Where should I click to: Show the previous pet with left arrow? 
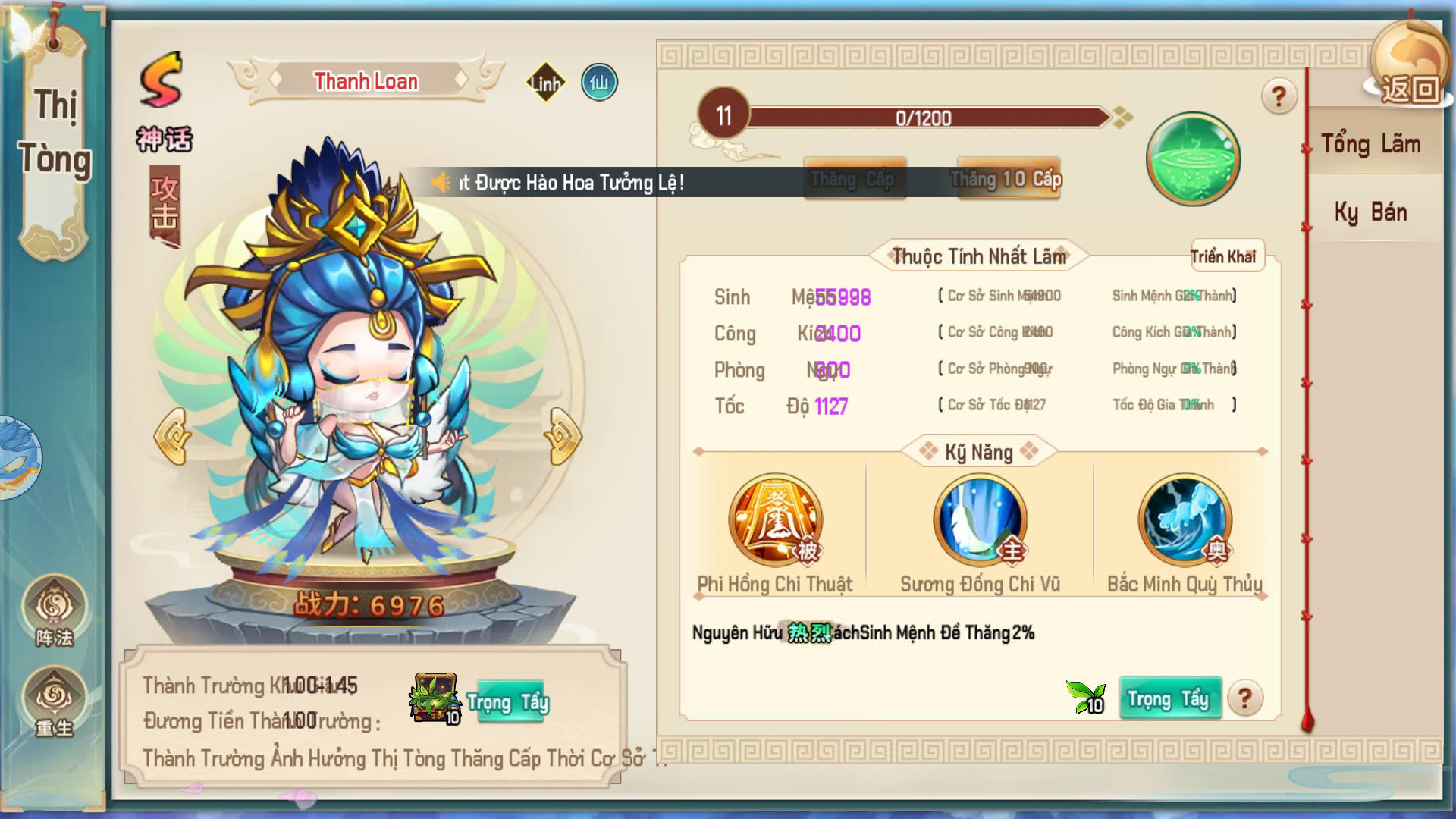[x=173, y=436]
